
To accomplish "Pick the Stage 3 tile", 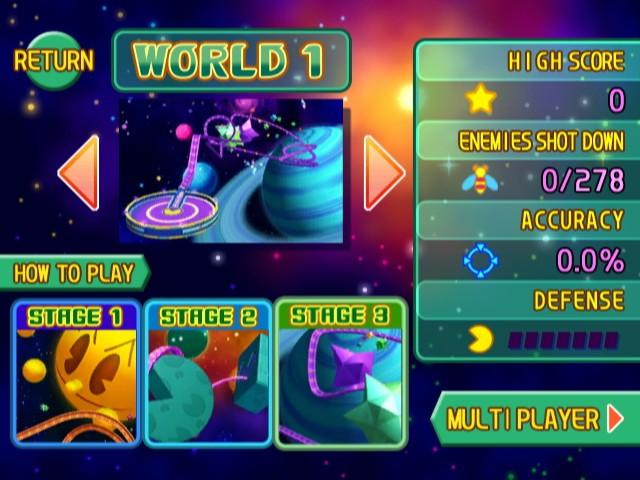I will point(340,373).
